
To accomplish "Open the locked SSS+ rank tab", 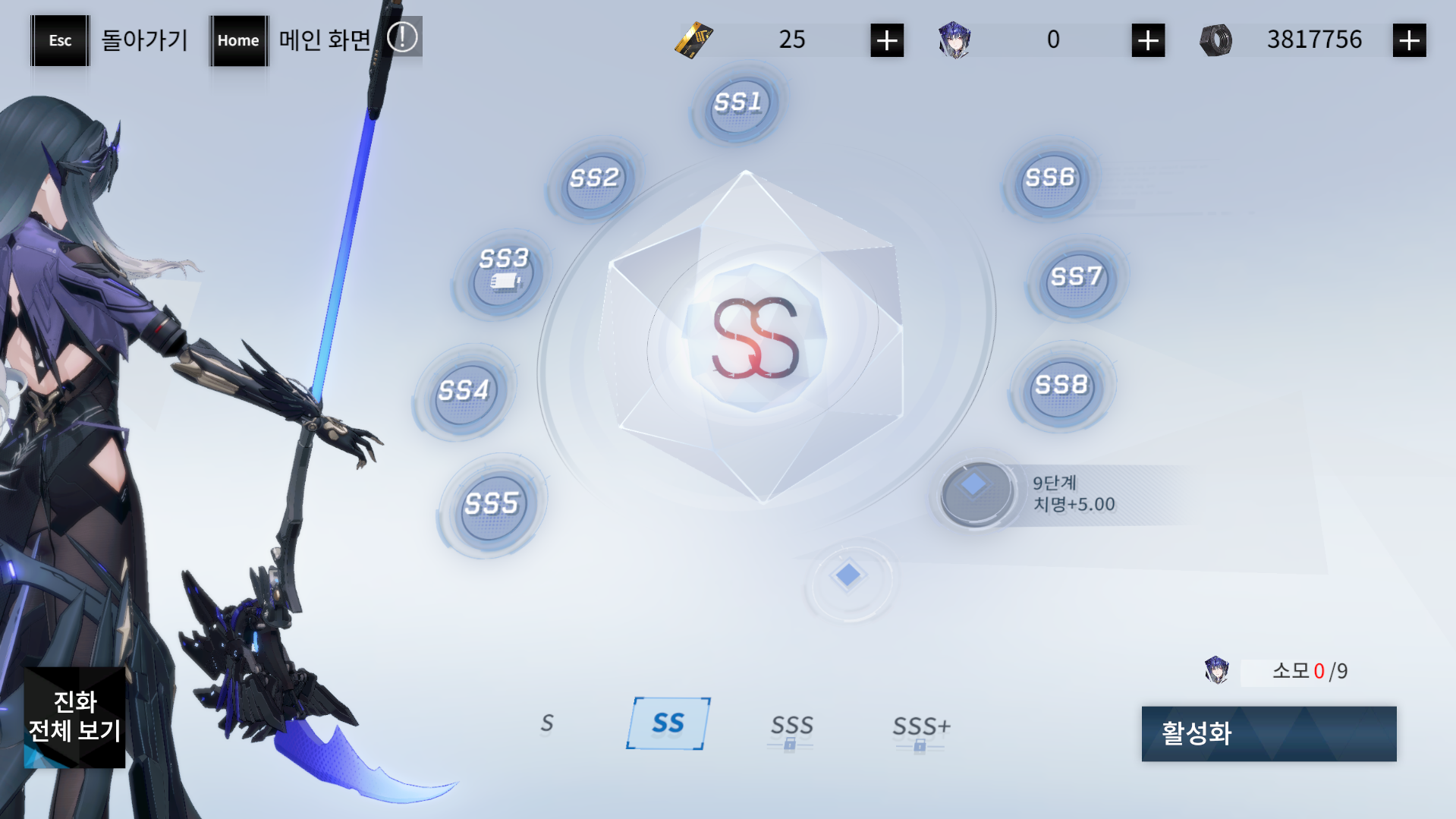I will click(920, 729).
